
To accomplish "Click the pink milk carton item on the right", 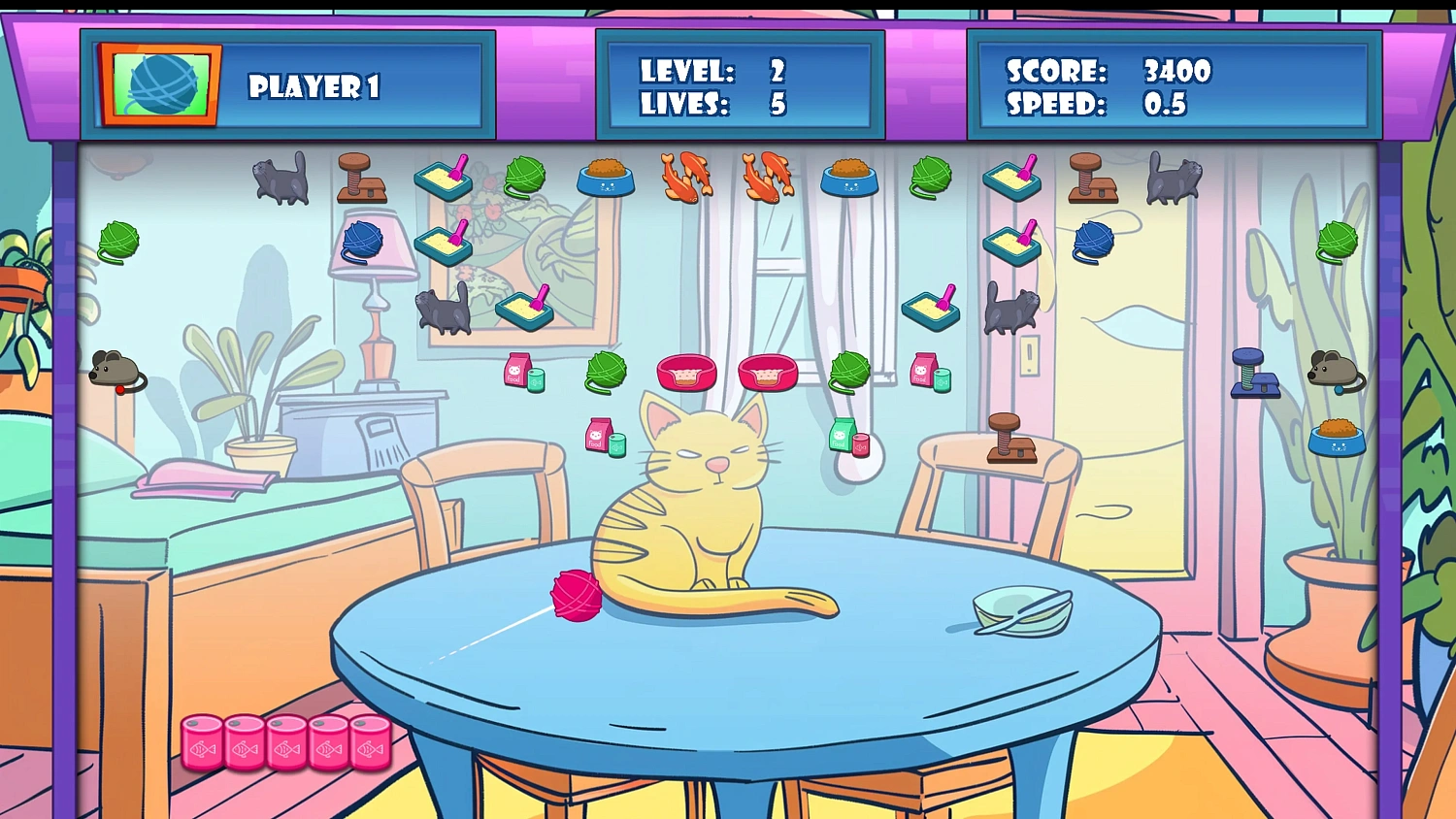I will (x=924, y=372).
